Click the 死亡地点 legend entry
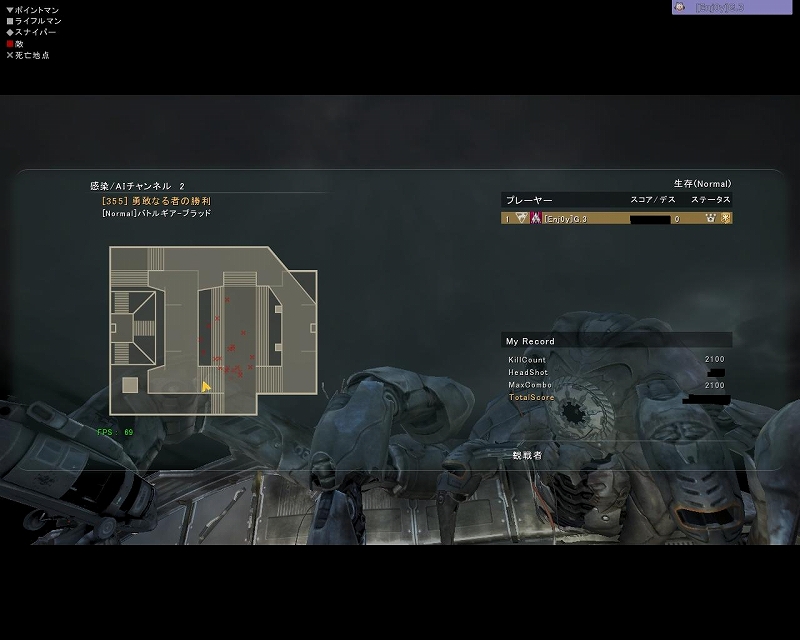This screenshot has height=640, width=800. coord(30,55)
